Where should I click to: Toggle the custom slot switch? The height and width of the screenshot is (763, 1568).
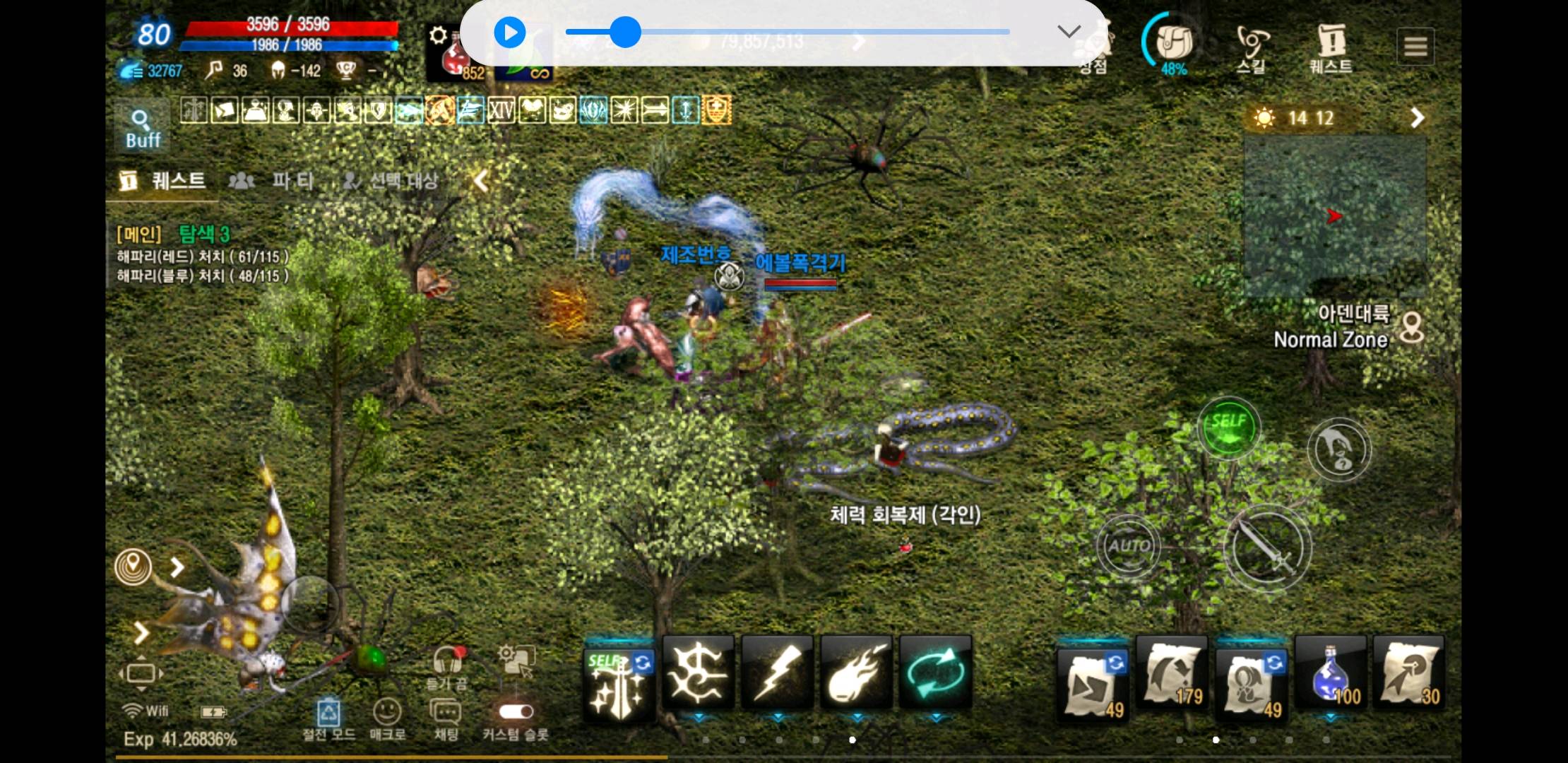point(516,711)
